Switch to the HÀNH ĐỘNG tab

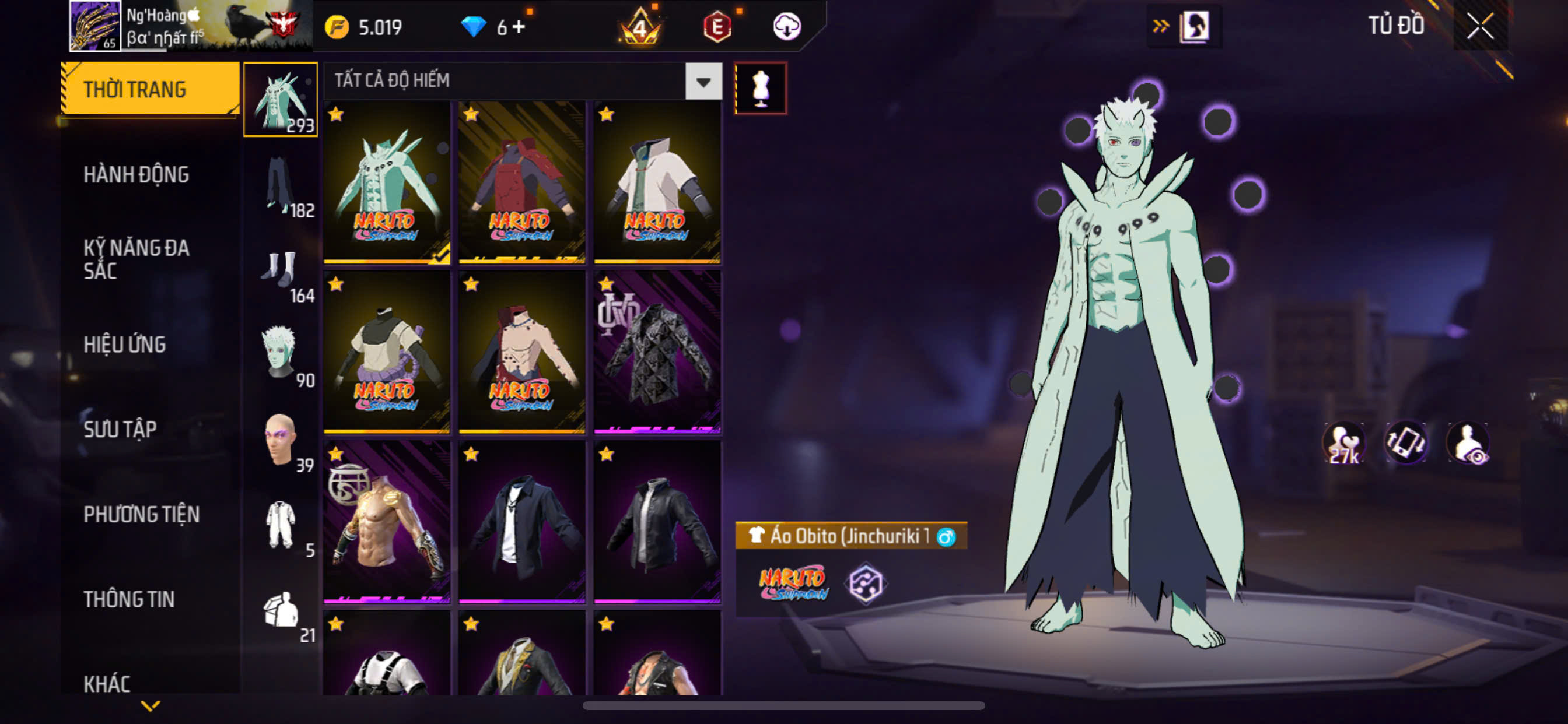pos(136,175)
